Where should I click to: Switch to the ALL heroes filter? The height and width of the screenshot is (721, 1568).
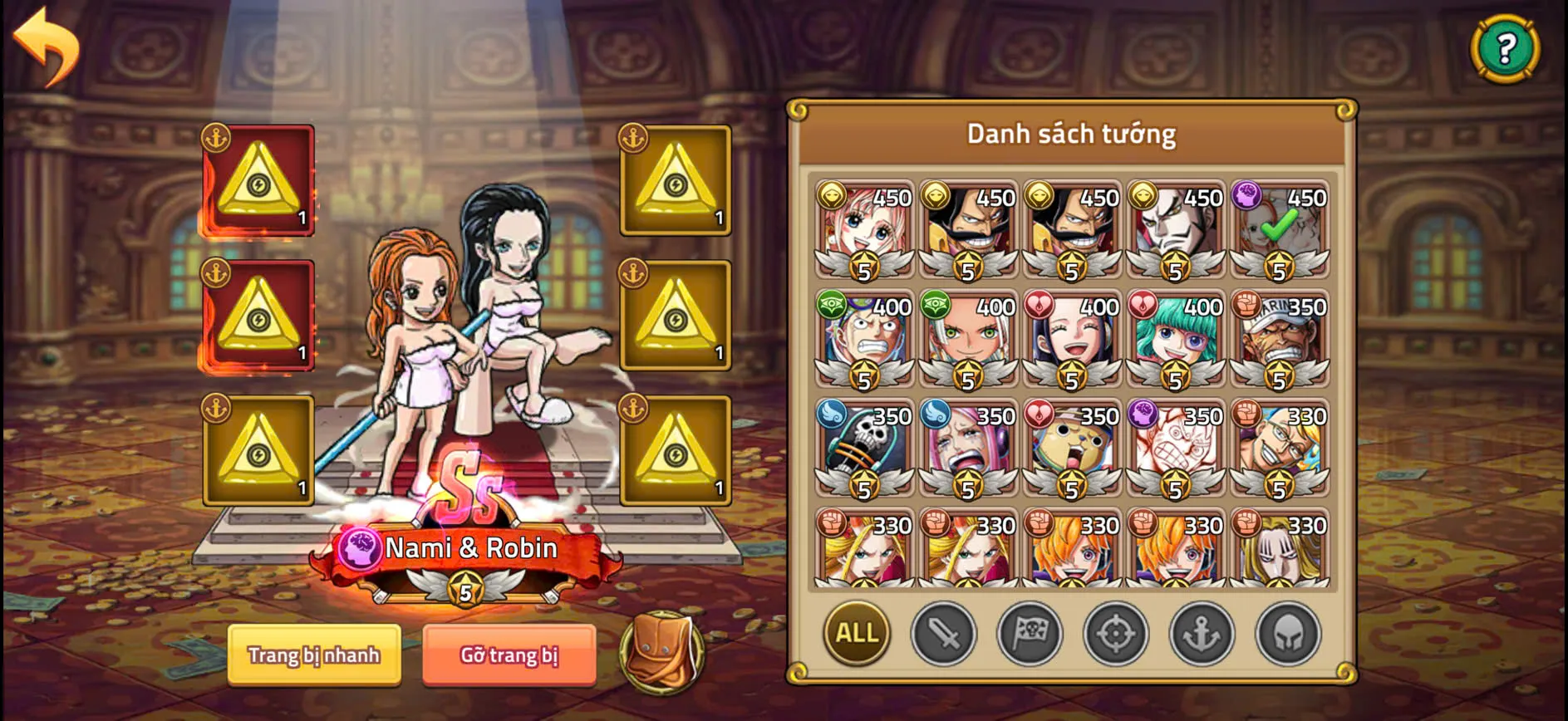click(855, 633)
